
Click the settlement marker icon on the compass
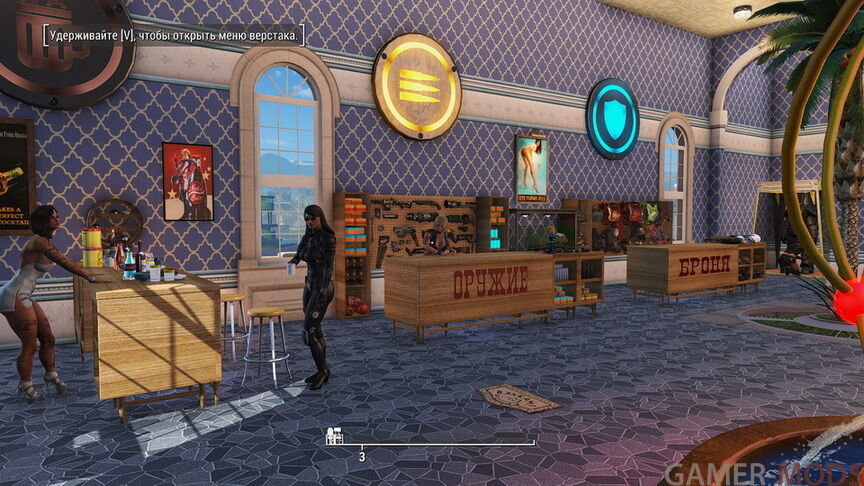[x=336, y=435]
